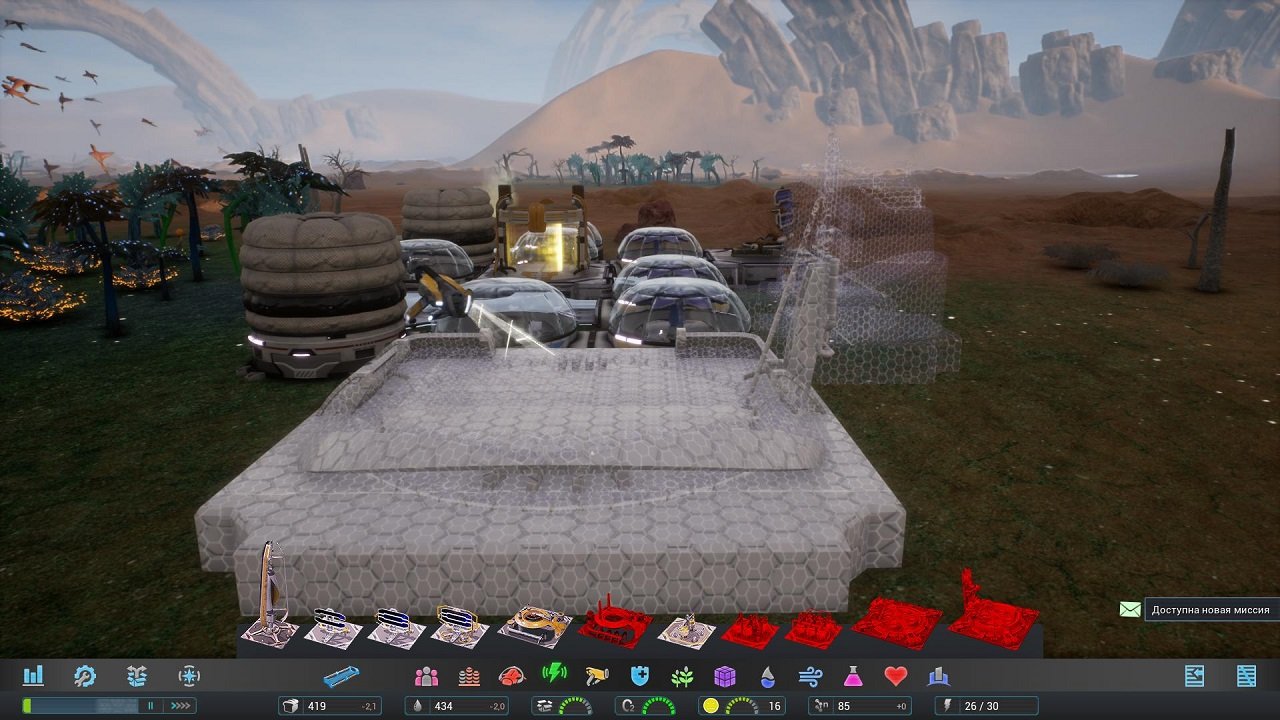The height and width of the screenshot is (720, 1280).
Task: Select the pink flask research icon
Action: [x=855, y=676]
